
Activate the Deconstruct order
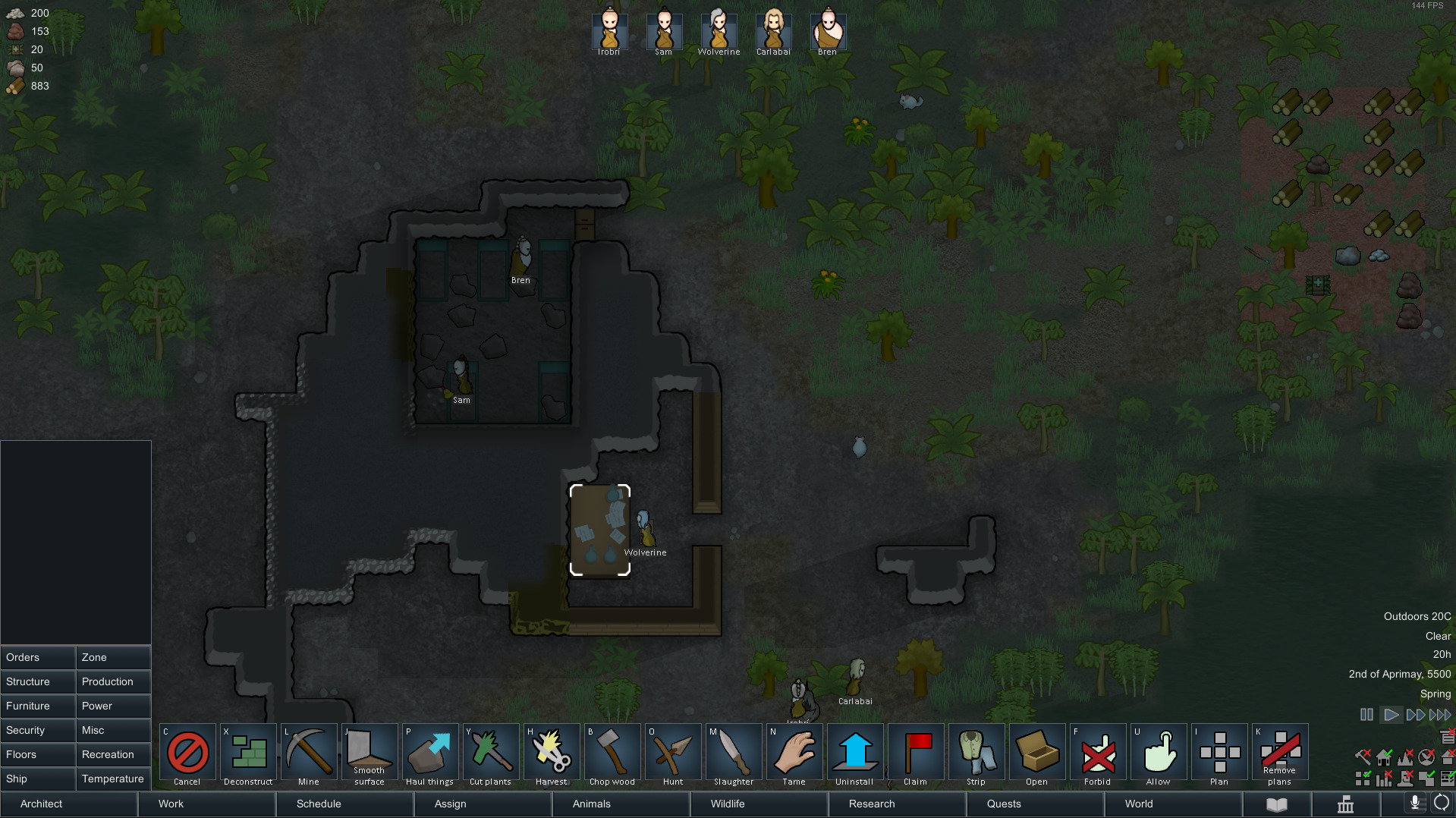(x=248, y=754)
